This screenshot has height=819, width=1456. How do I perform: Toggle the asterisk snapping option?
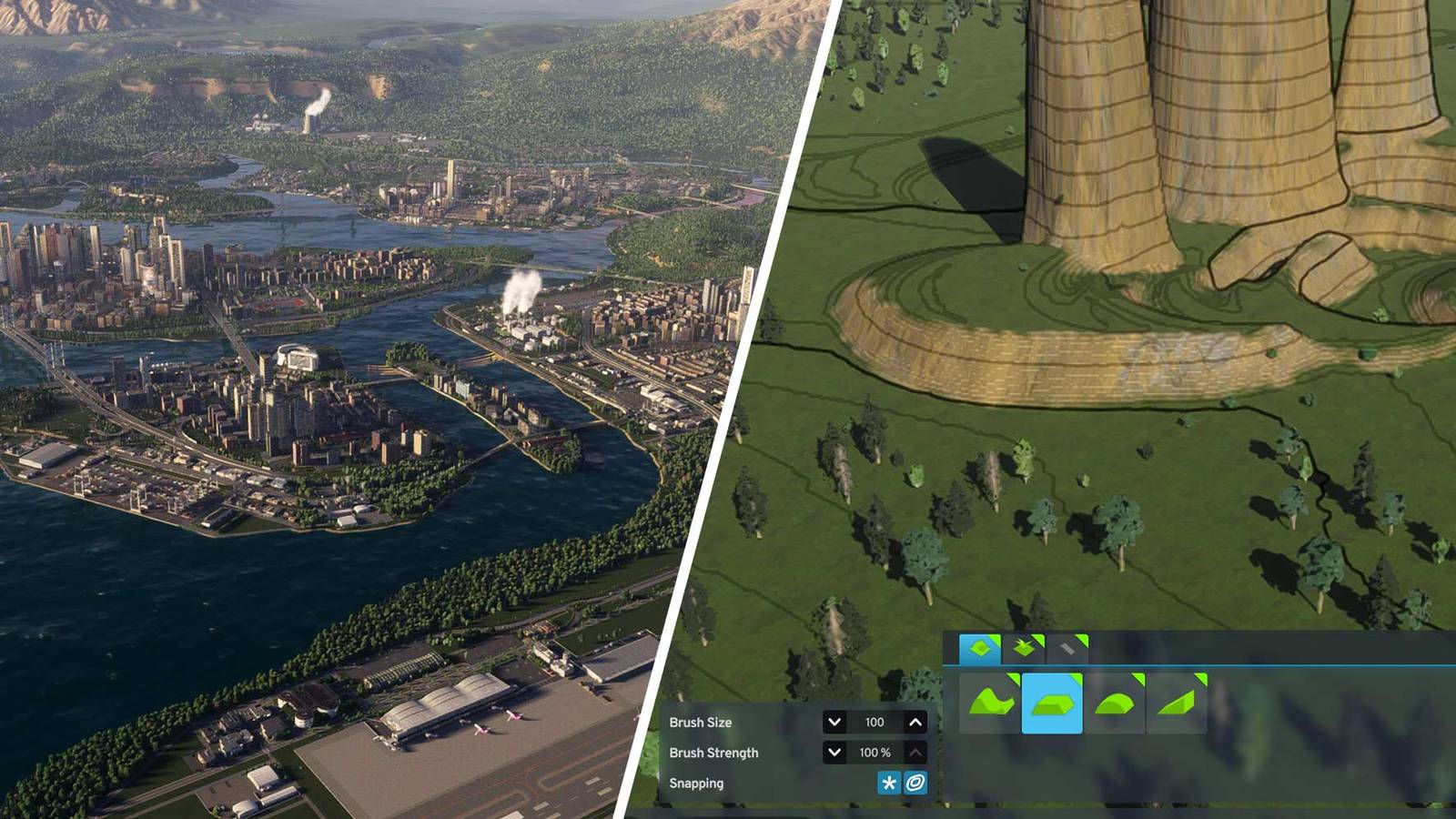point(889,783)
